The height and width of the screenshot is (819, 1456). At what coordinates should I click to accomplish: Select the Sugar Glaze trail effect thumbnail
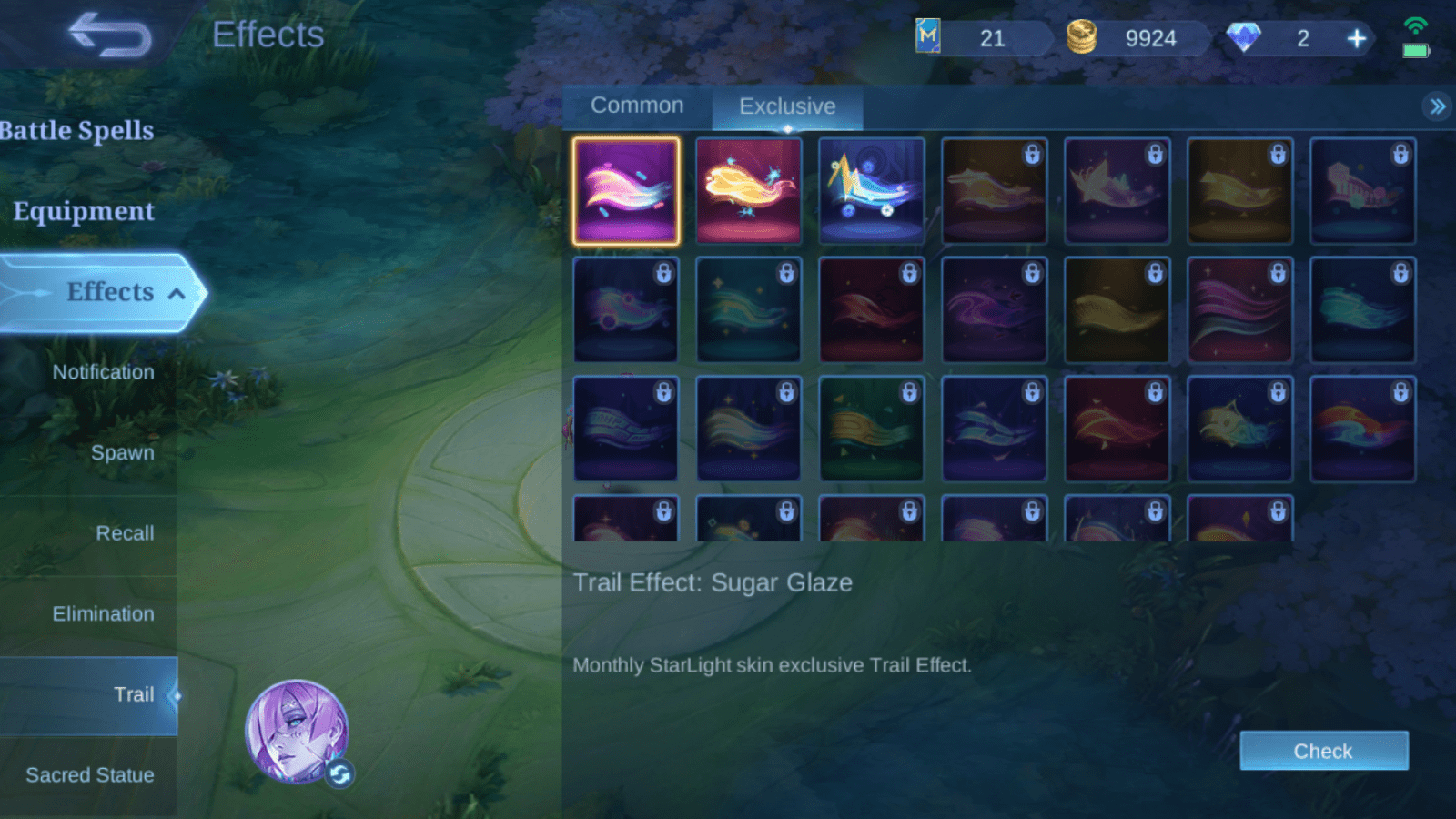[626, 191]
